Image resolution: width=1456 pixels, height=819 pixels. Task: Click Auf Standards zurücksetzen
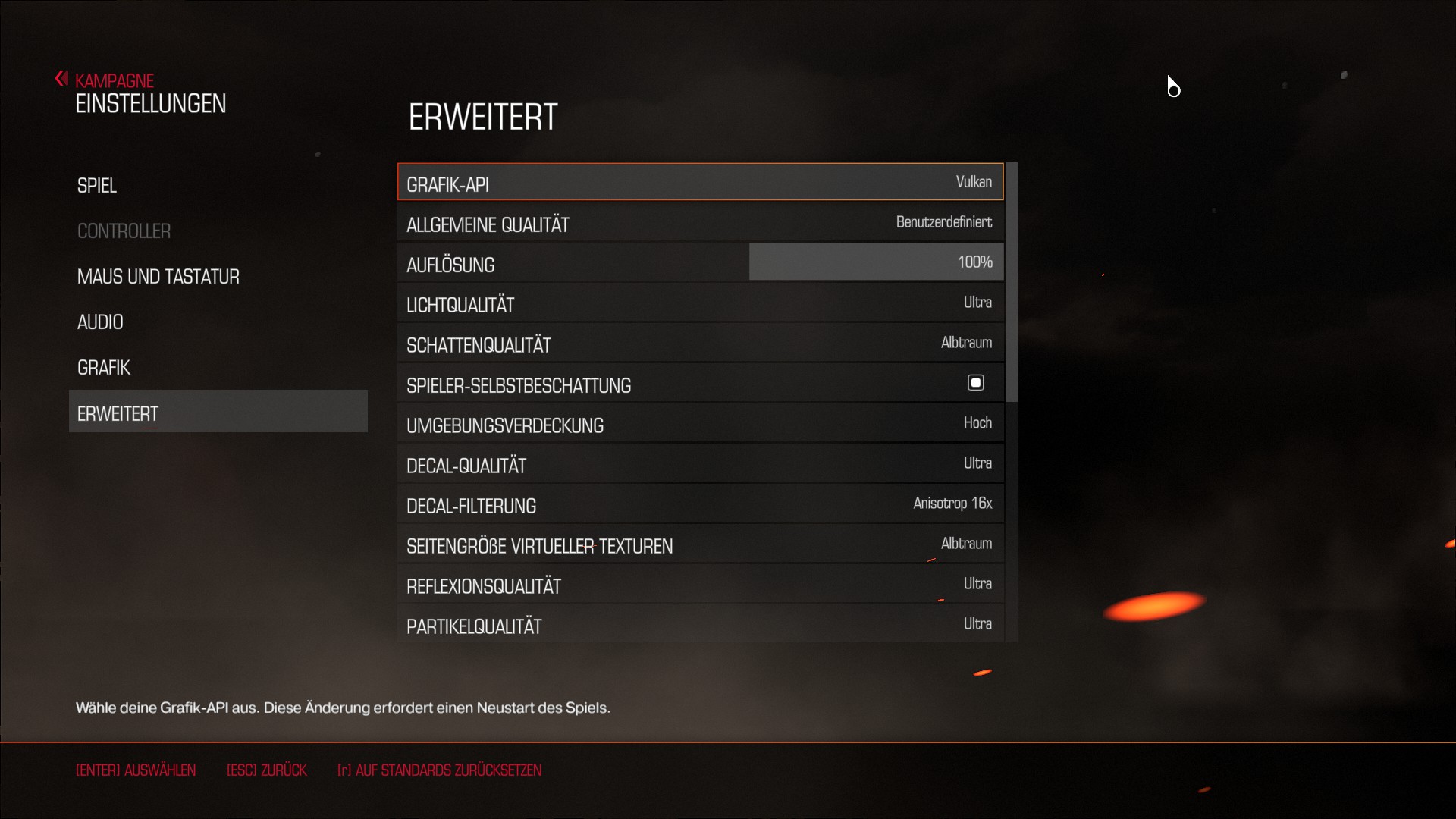[x=439, y=770]
